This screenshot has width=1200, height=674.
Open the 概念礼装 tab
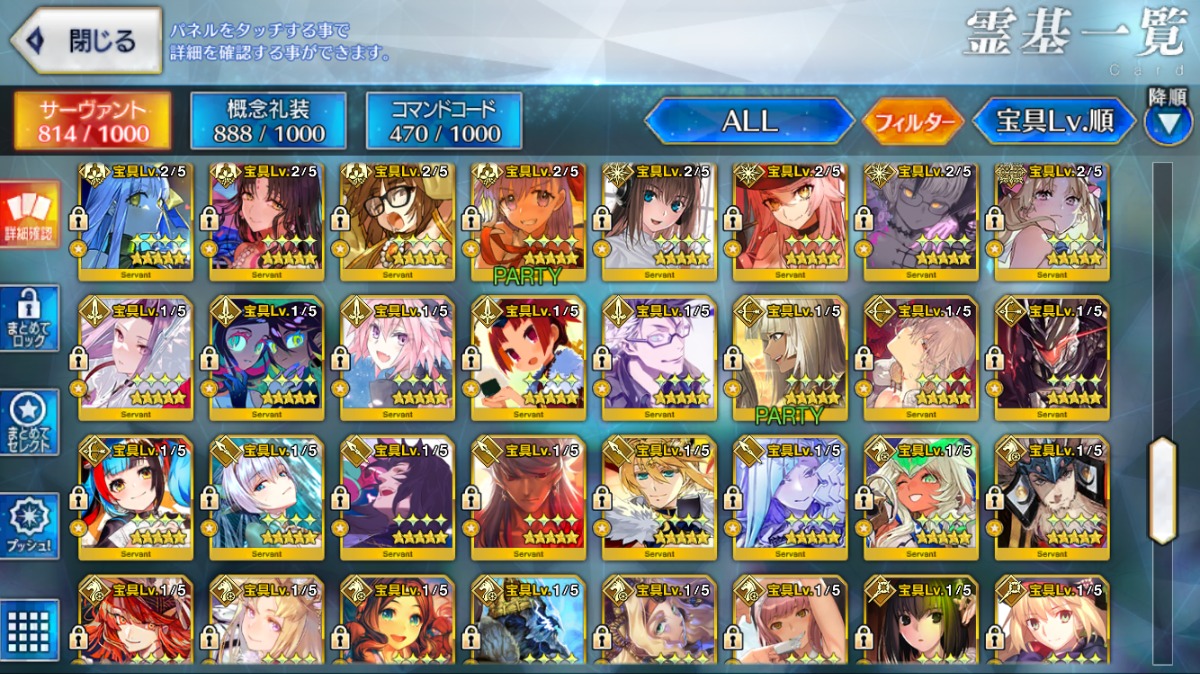[268, 121]
